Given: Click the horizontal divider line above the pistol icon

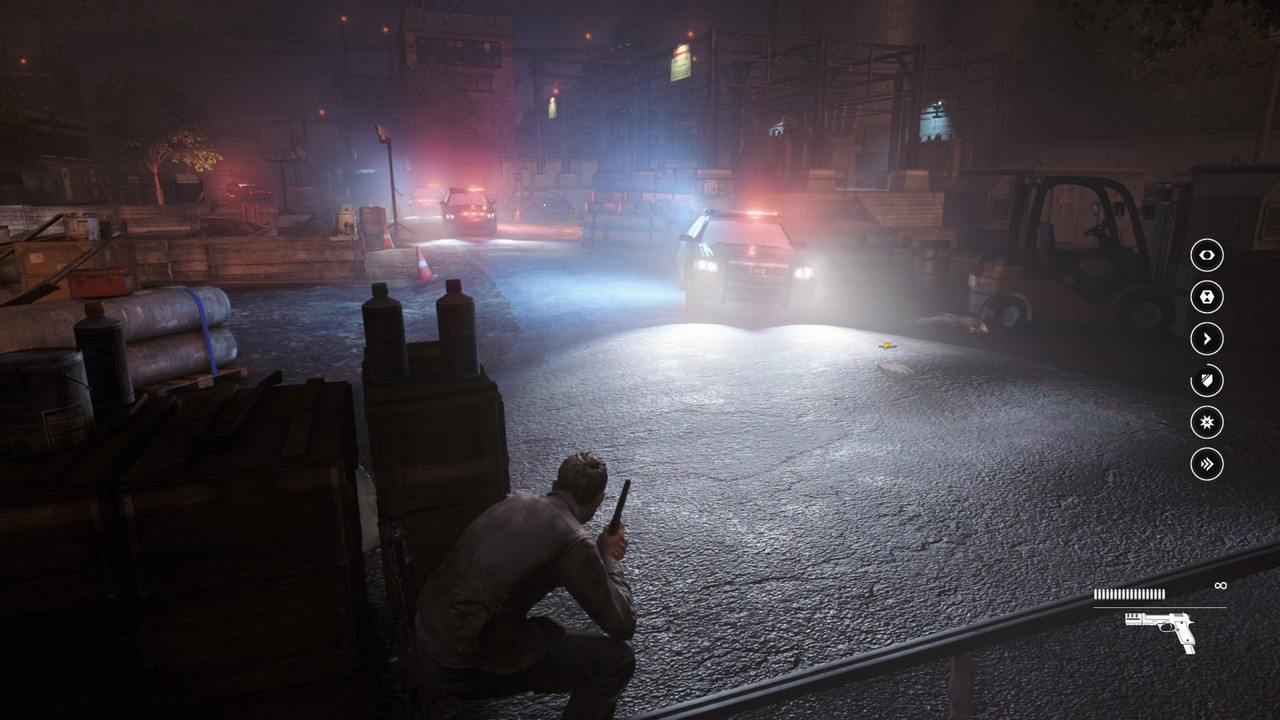Looking at the screenshot, I should pyautogui.click(x=1160, y=608).
